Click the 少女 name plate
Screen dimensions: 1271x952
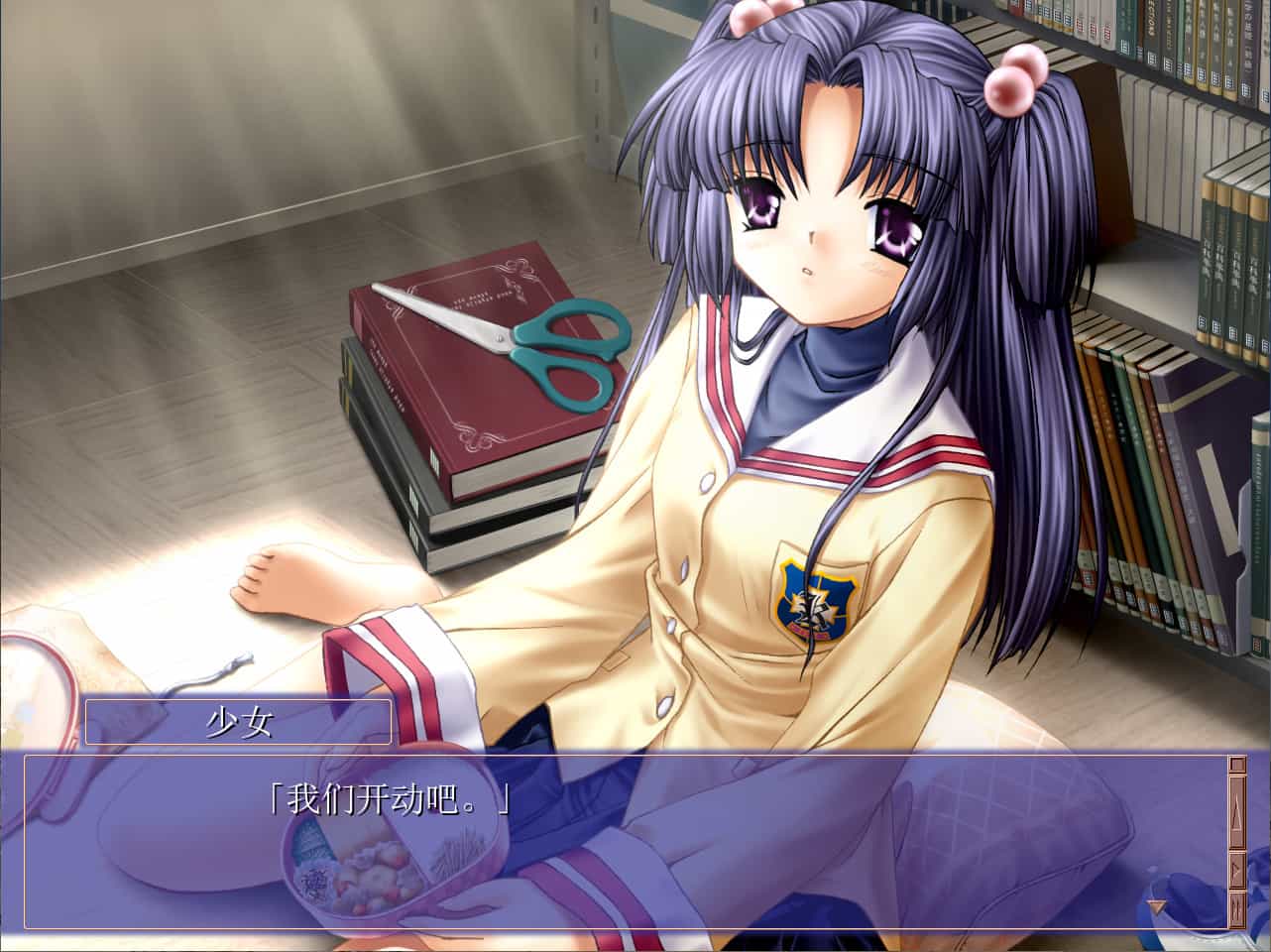point(238,718)
